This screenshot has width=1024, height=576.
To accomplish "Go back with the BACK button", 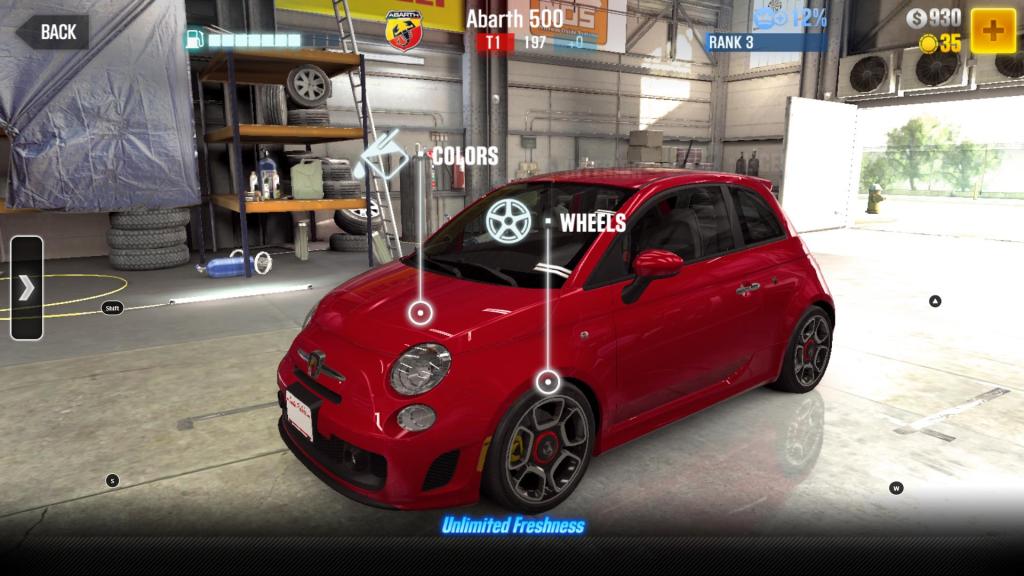I will pos(52,32).
